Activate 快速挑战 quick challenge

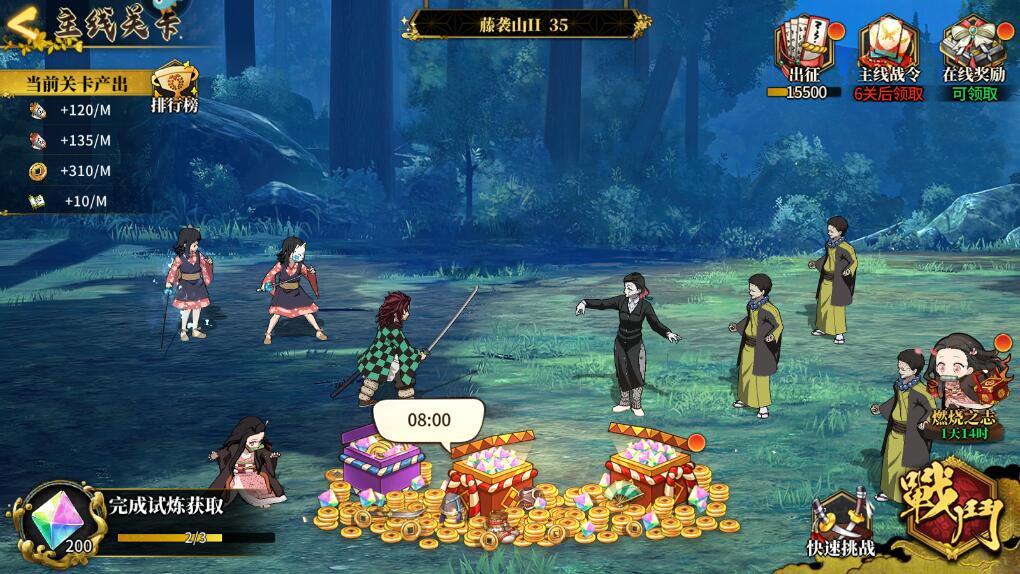click(840, 522)
